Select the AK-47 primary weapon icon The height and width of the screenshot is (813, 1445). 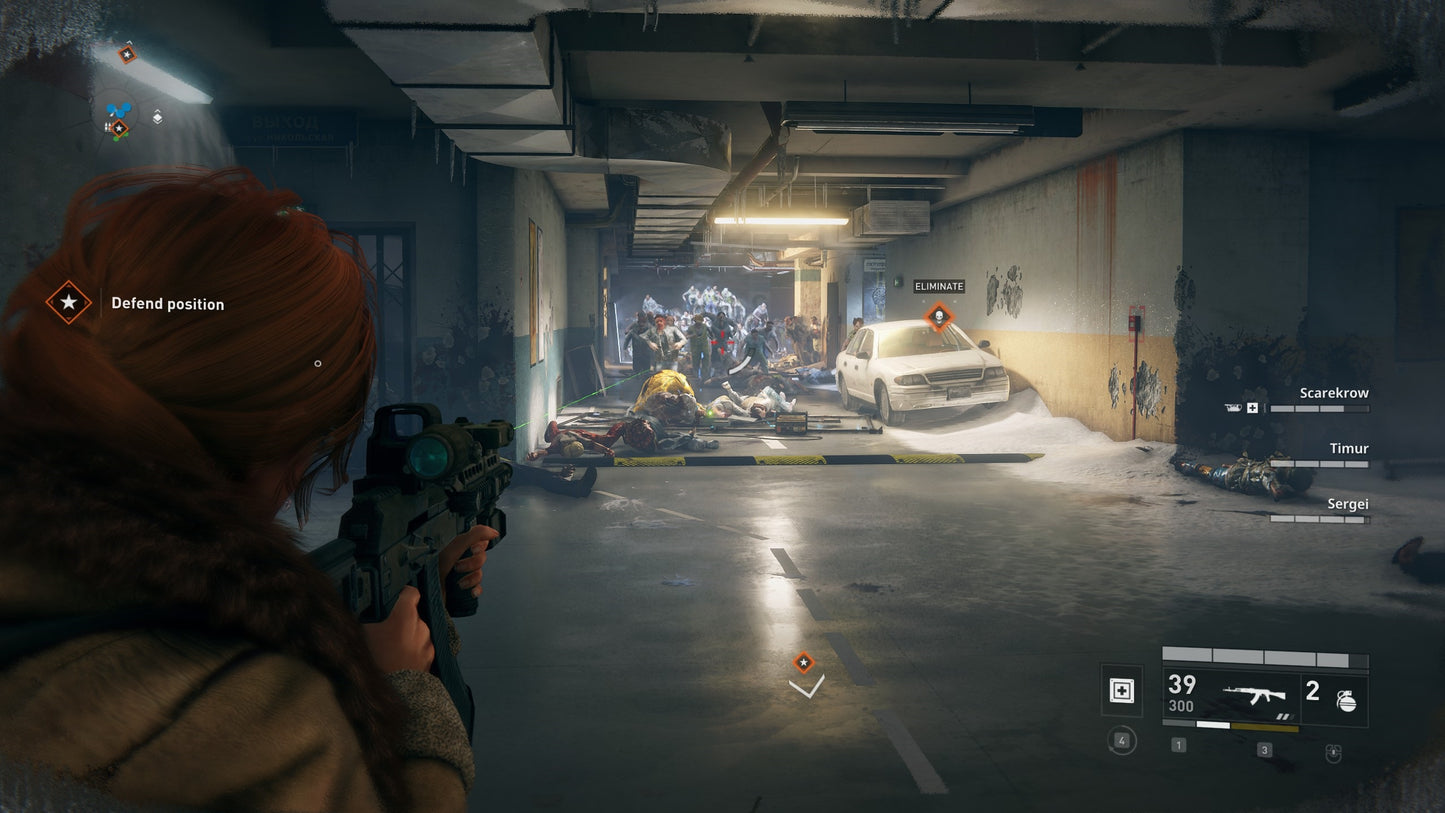click(x=1253, y=694)
